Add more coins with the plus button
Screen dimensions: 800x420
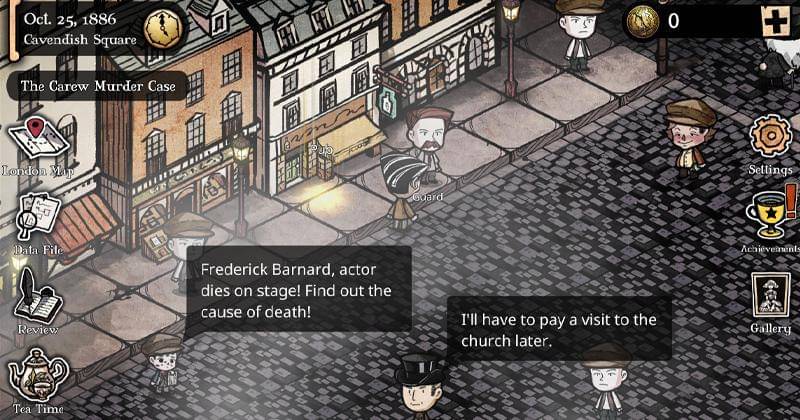pos(775,20)
